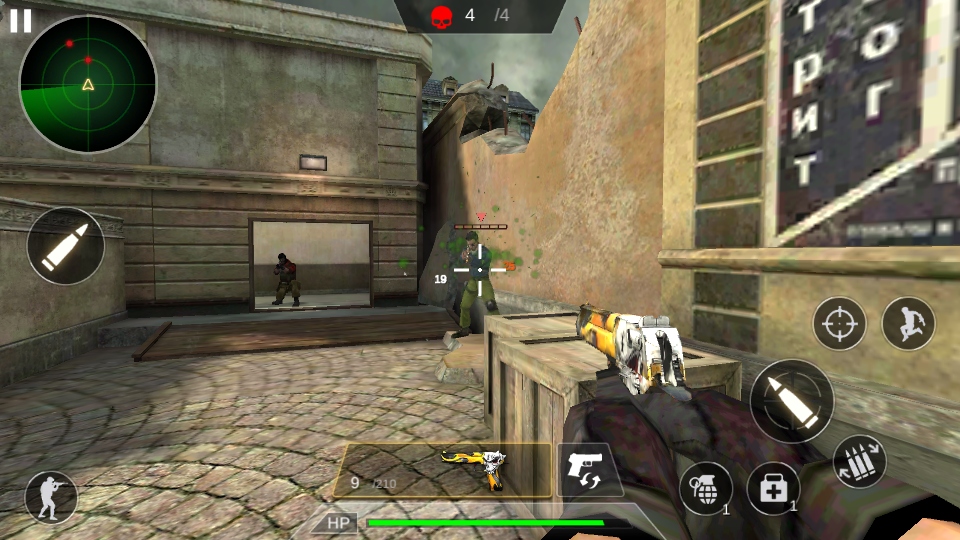Screen dimensions: 960x540
Task: Use the medkit heal button
Action: tap(773, 488)
